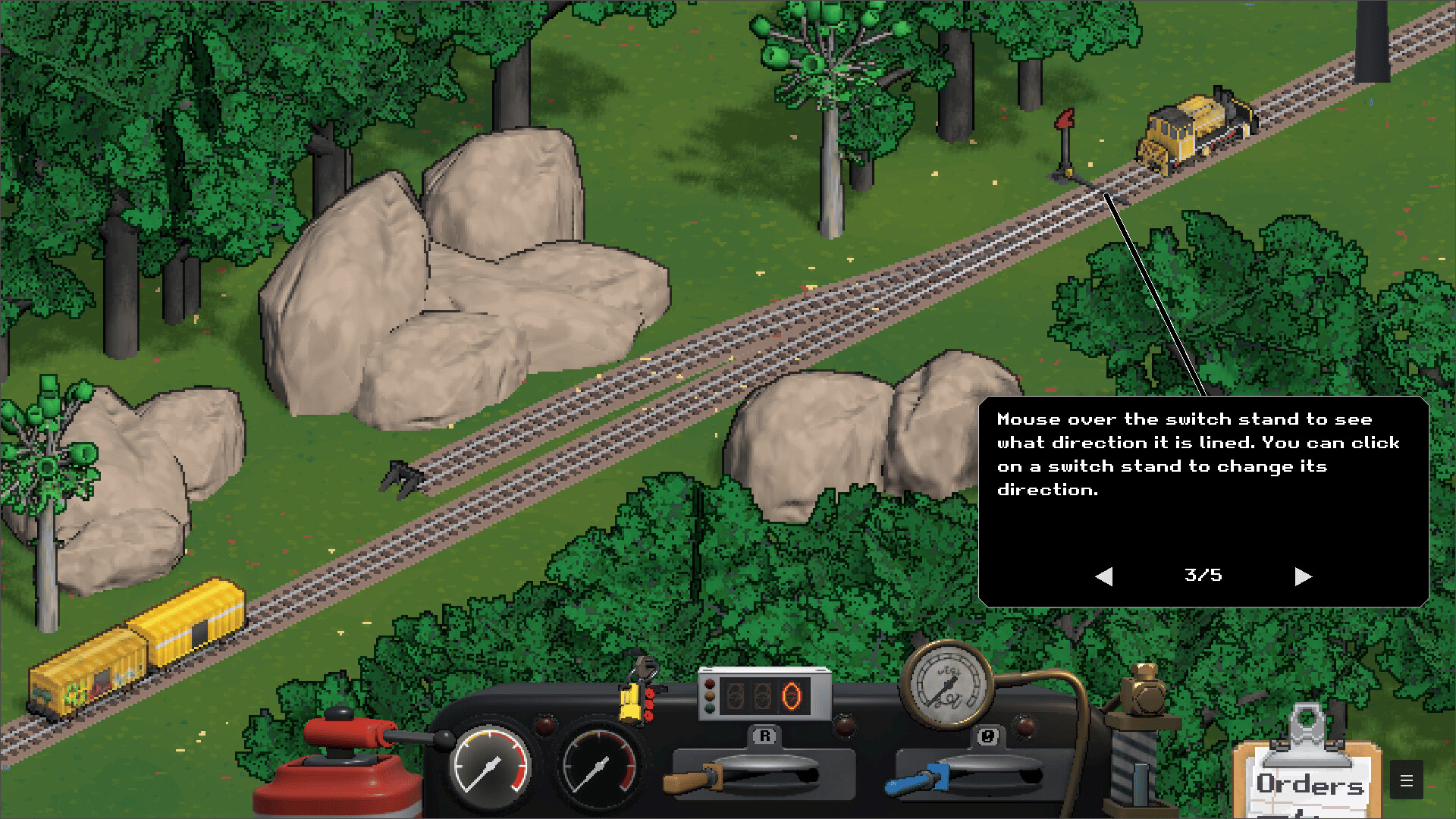1456x819 pixels.
Task: Open the hamburger menu
Action: (x=1406, y=780)
